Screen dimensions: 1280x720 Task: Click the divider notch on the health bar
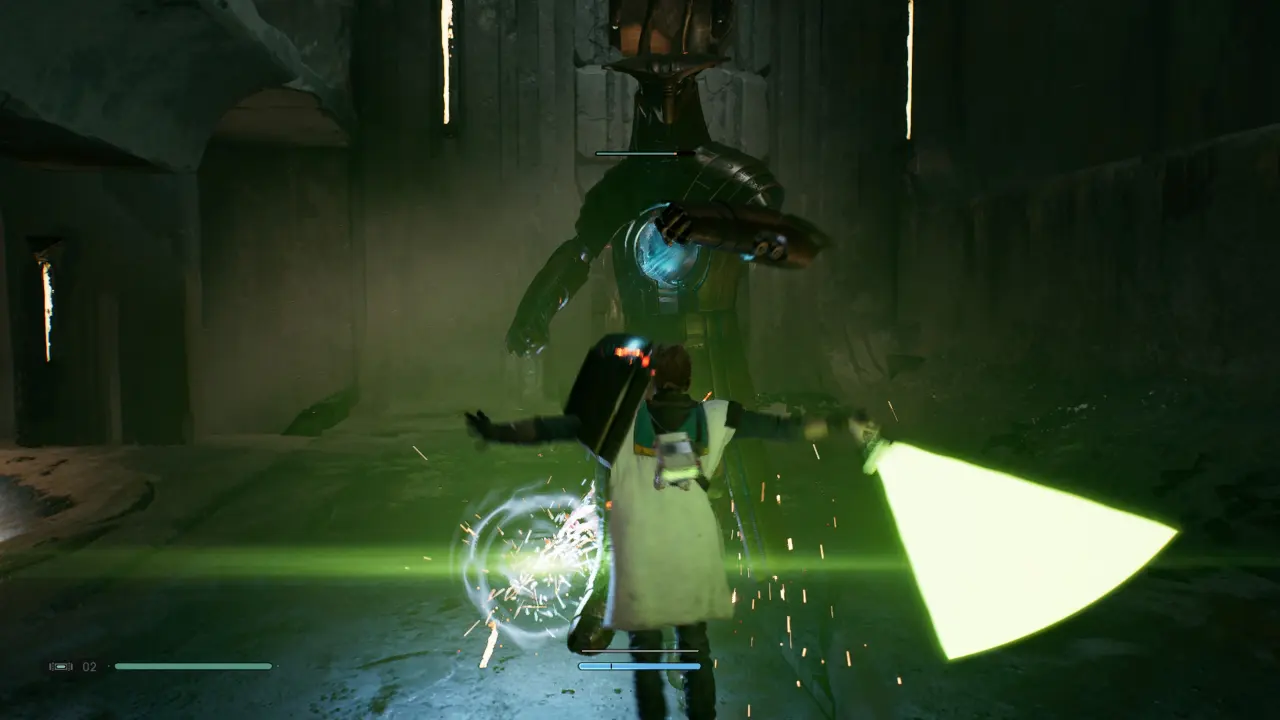[x=611, y=665]
